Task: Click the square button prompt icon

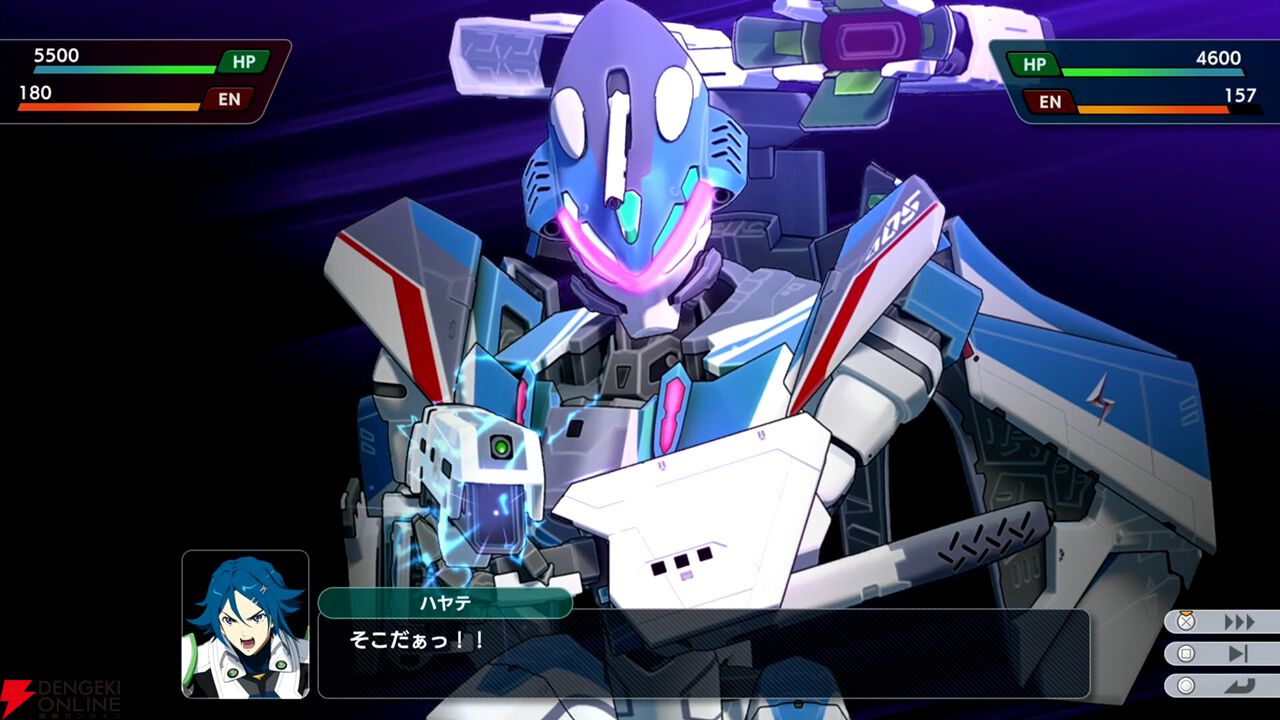Action: pyautogui.click(x=1186, y=652)
